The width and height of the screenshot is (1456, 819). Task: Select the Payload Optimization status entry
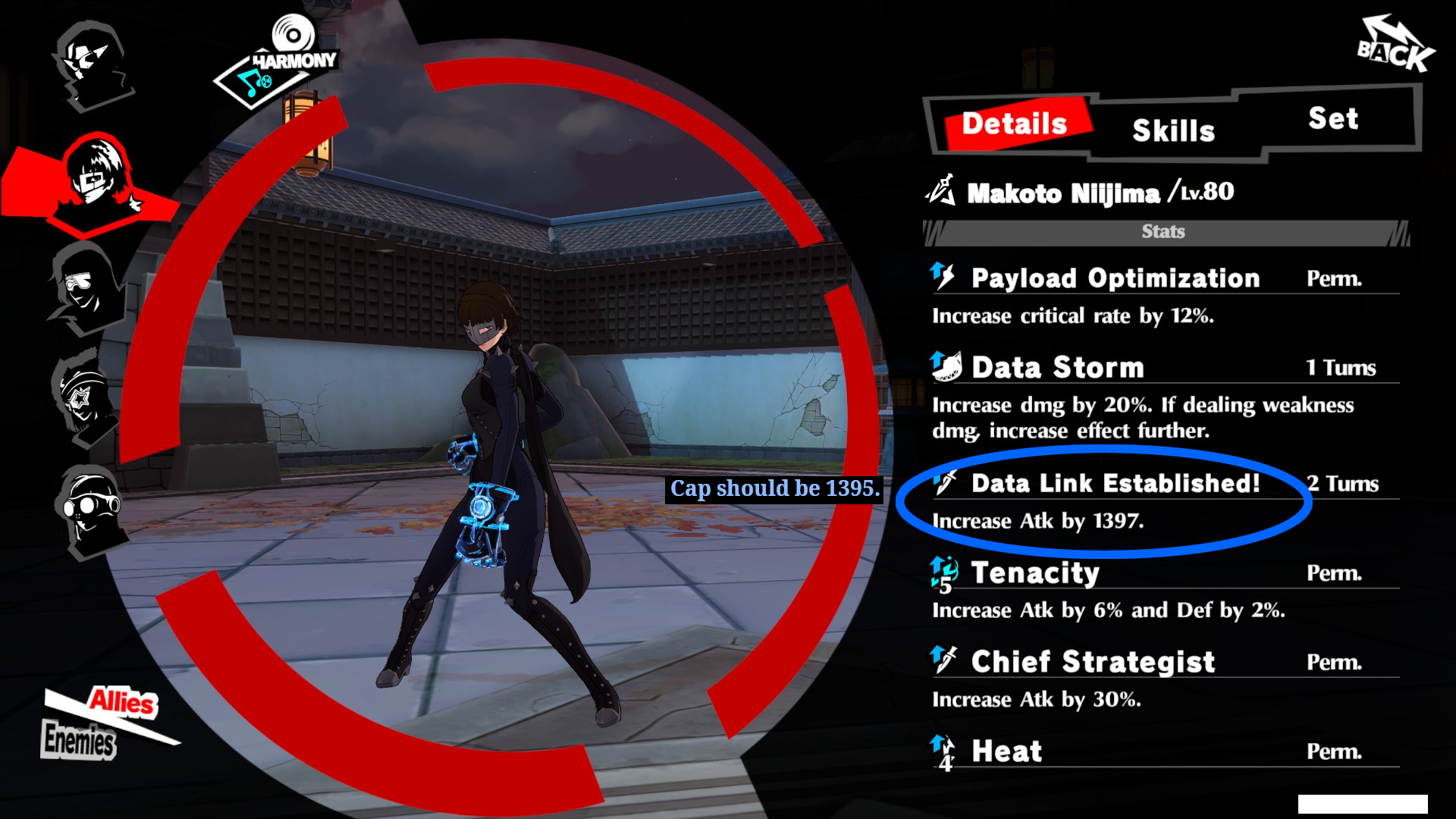click(1115, 278)
